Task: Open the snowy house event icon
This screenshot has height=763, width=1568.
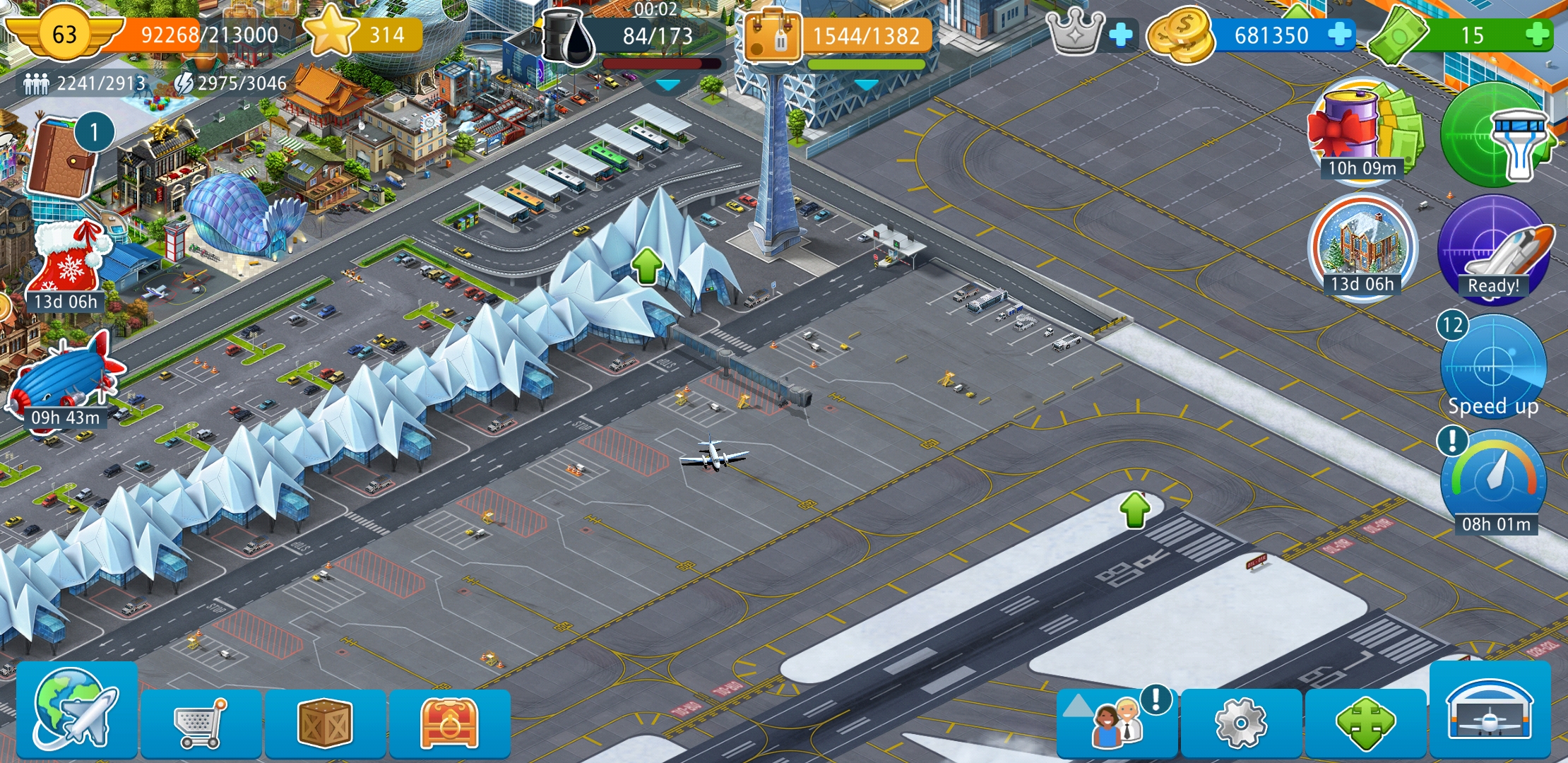Action: tap(1362, 247)
